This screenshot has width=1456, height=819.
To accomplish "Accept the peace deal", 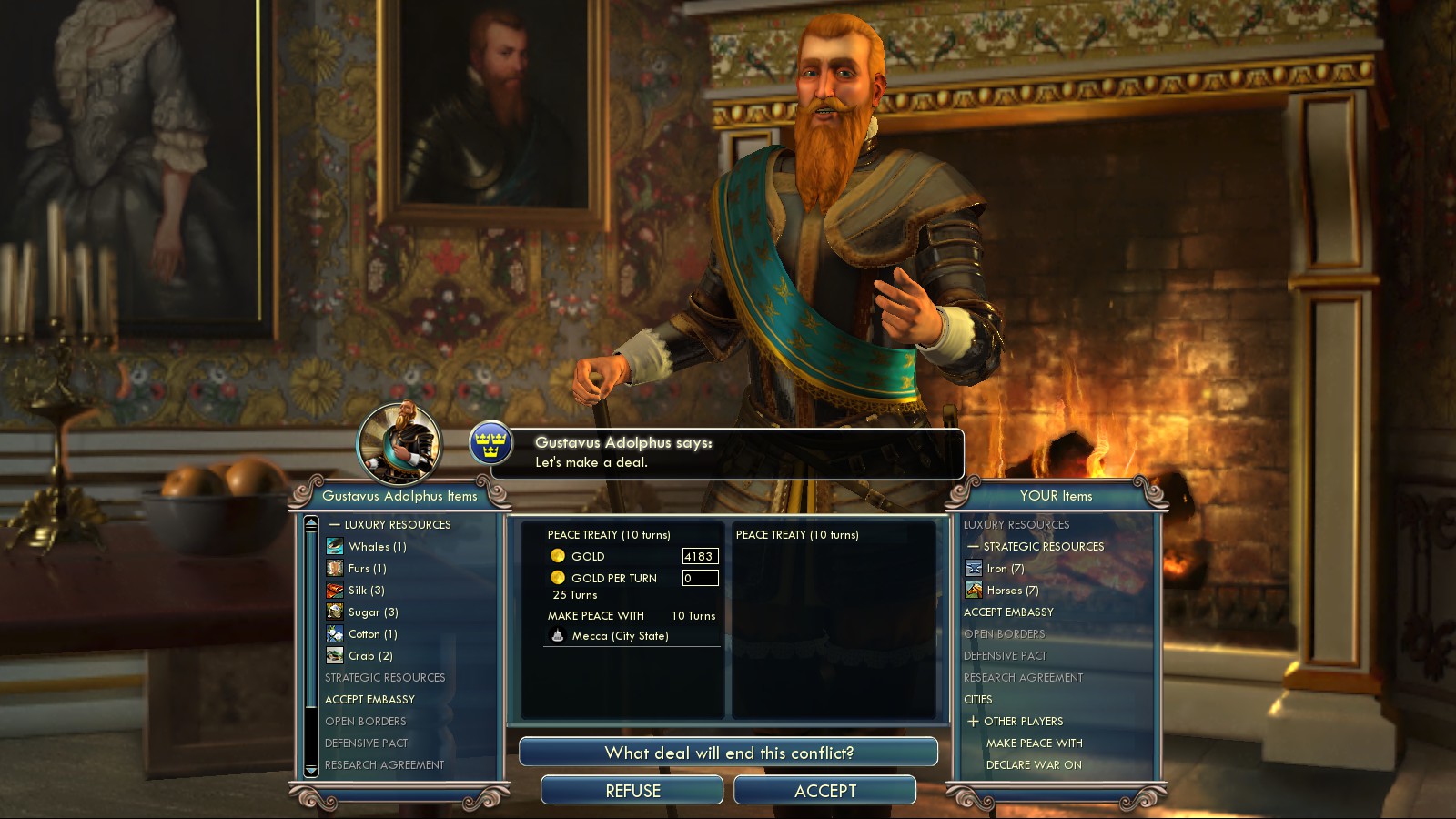I will point(824,791).
